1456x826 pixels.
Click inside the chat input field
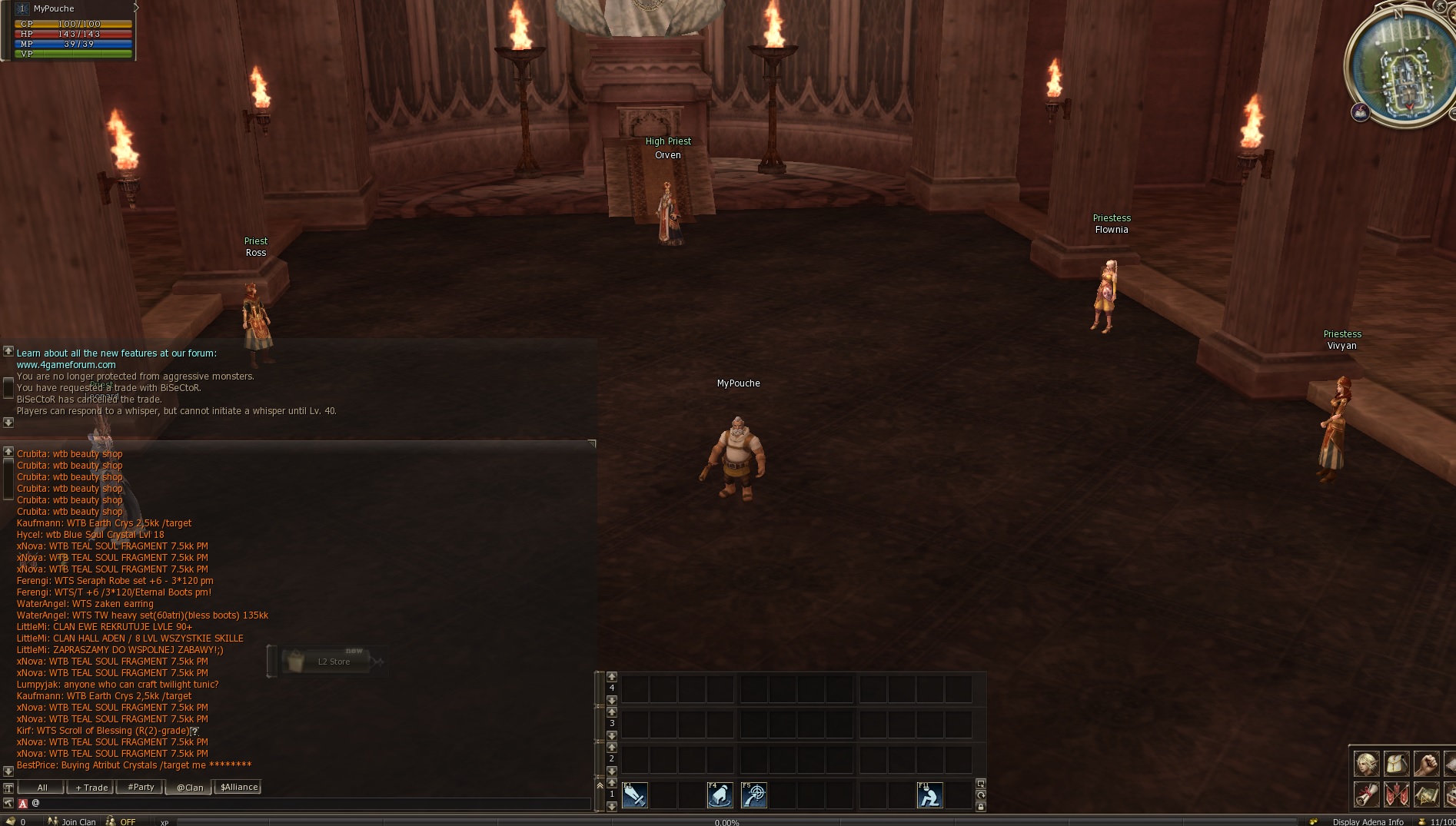[307, 803]
